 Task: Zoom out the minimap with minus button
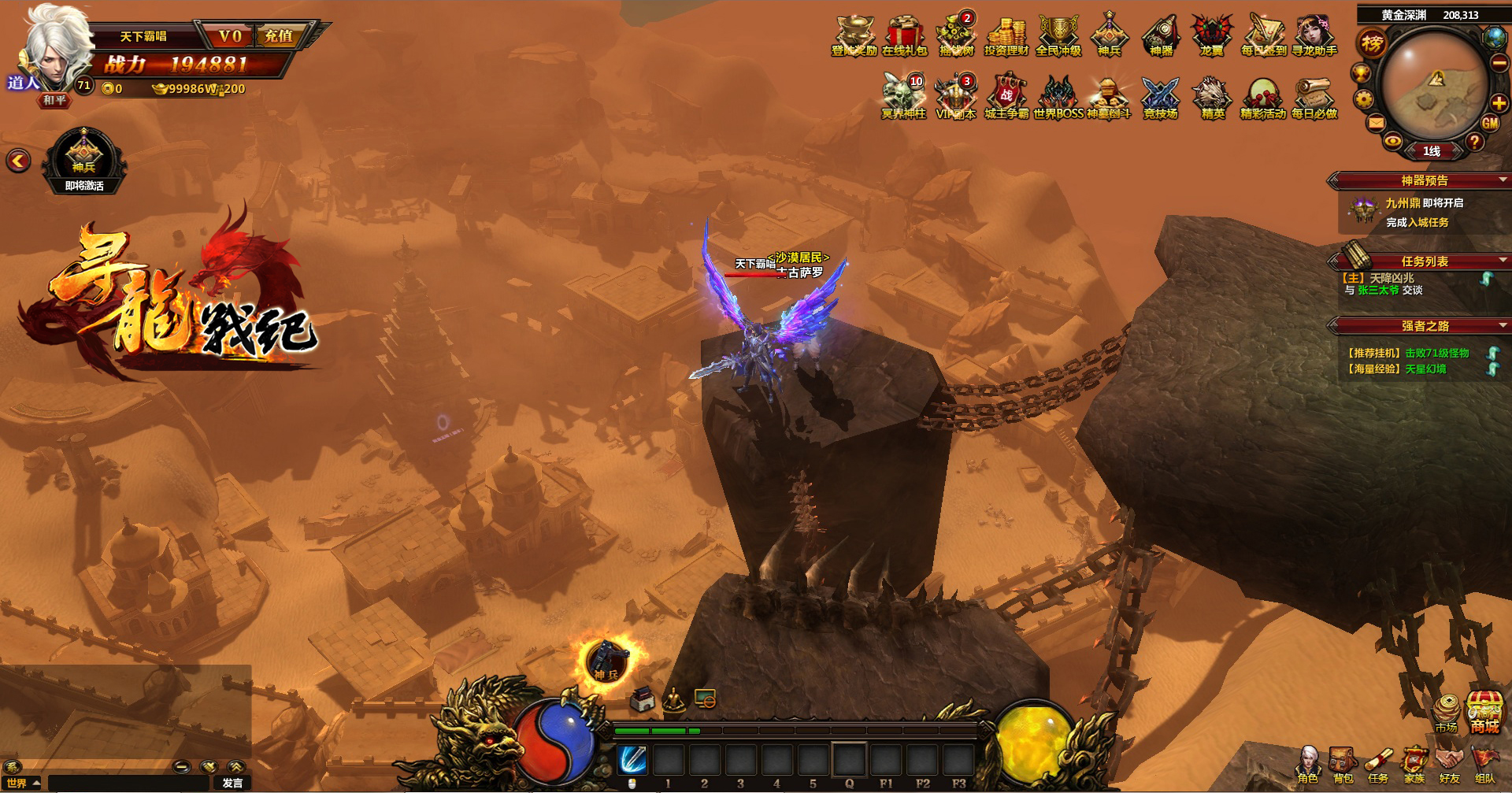[x=1499, y=65]
